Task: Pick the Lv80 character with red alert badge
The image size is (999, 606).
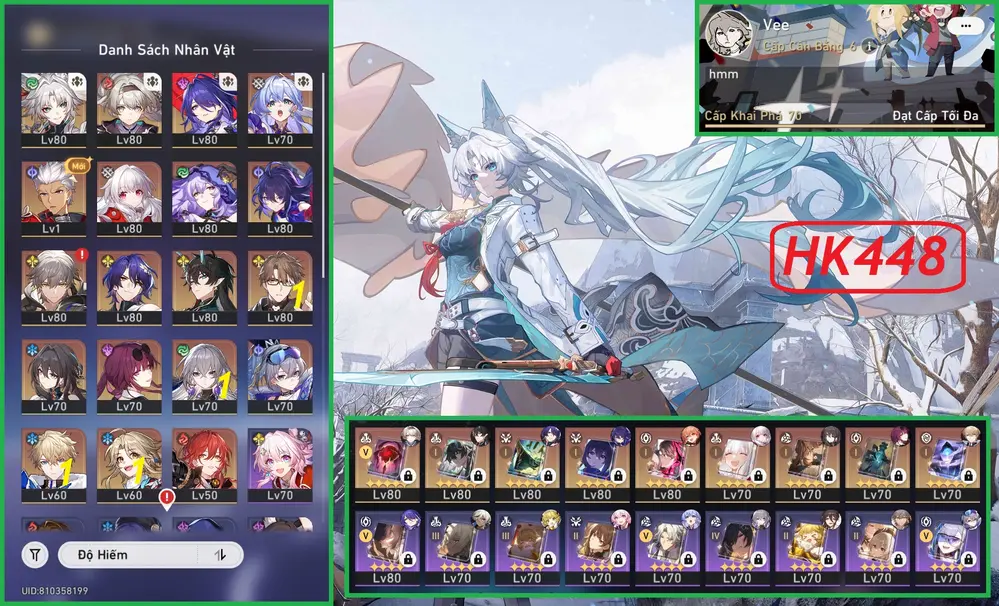Action: (x=53, y=283)
